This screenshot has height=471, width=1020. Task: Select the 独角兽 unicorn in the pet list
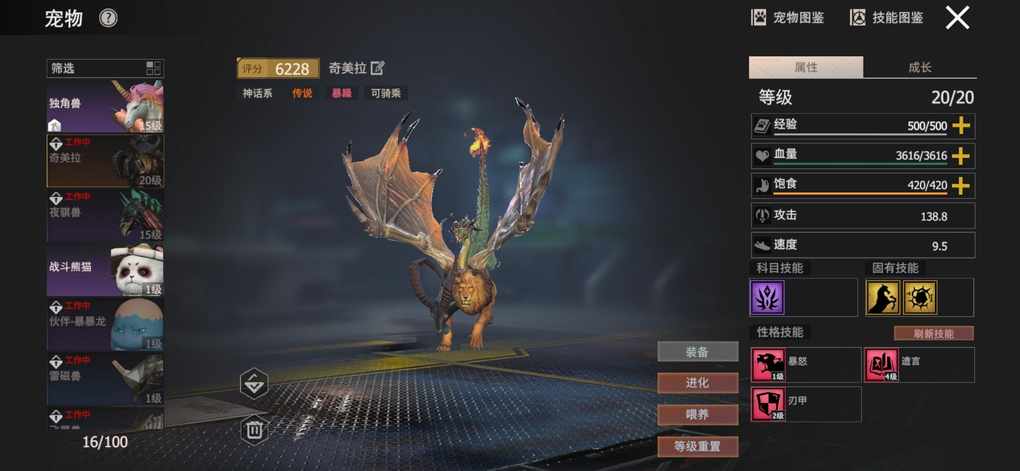(105, 107)
